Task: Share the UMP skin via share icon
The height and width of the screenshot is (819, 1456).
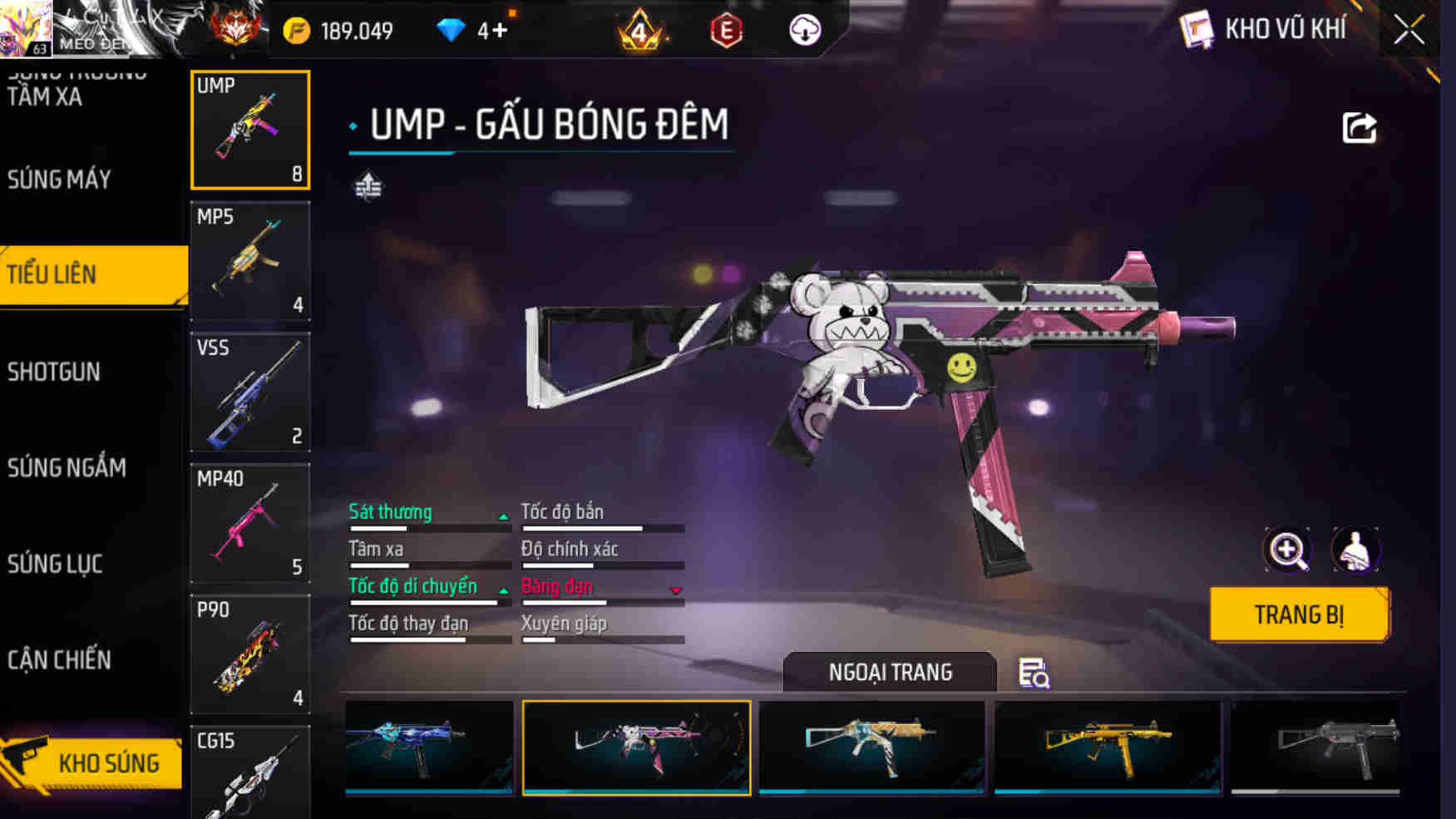Action: coord(1360,128)
